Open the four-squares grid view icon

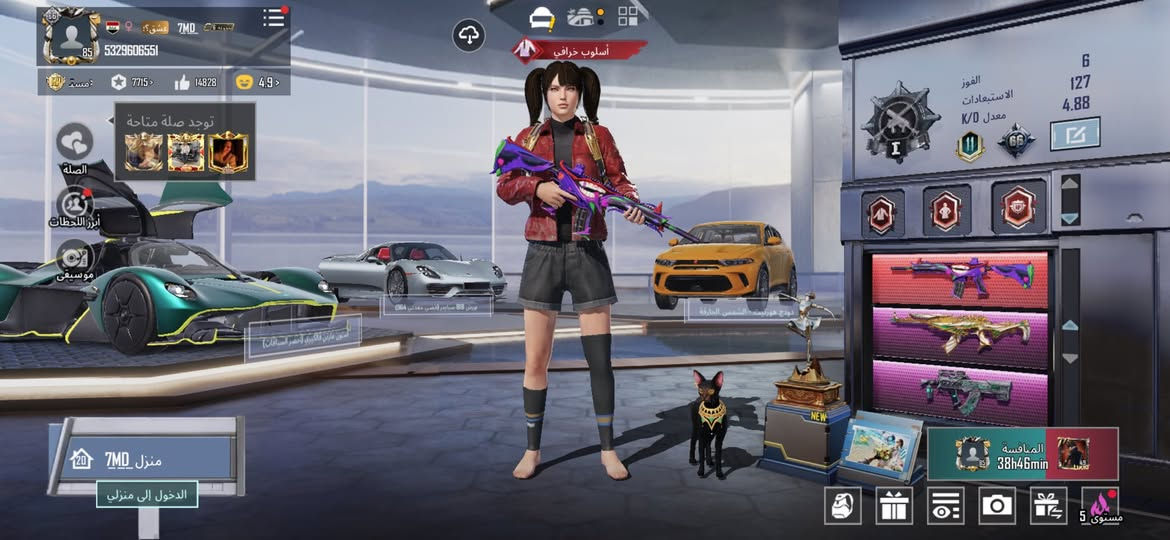628,16
